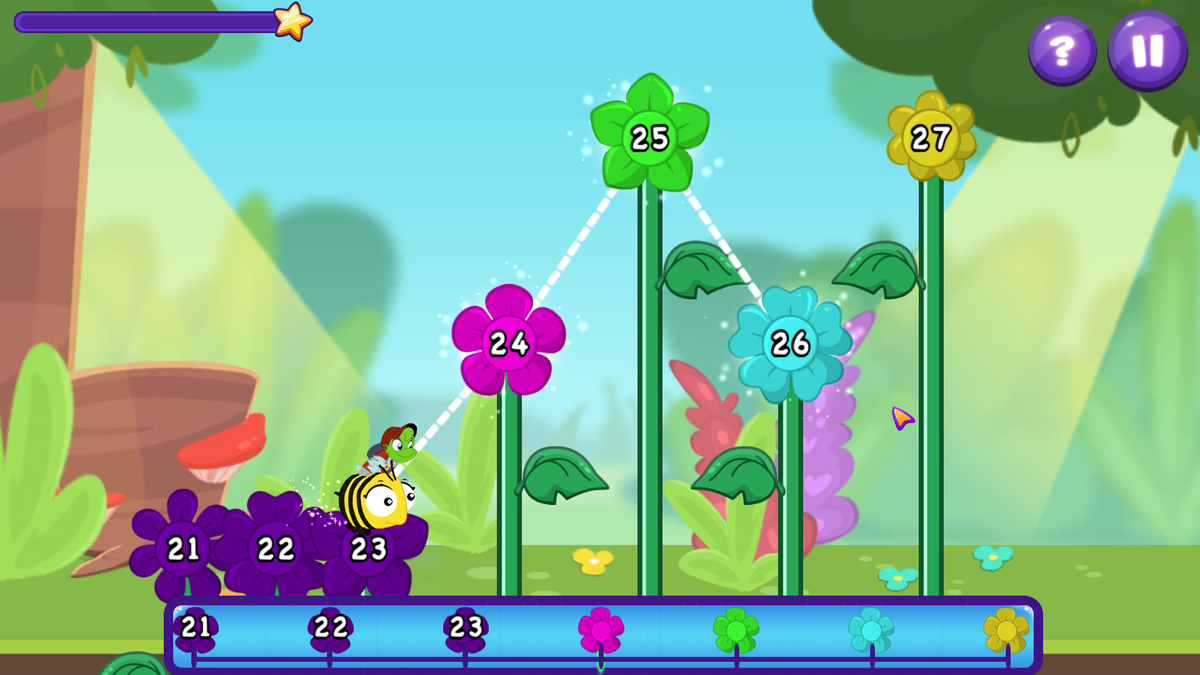Choose the green flower numbered 25
The height and width of the screenshot is (675, 1200).
coord(650,136)
